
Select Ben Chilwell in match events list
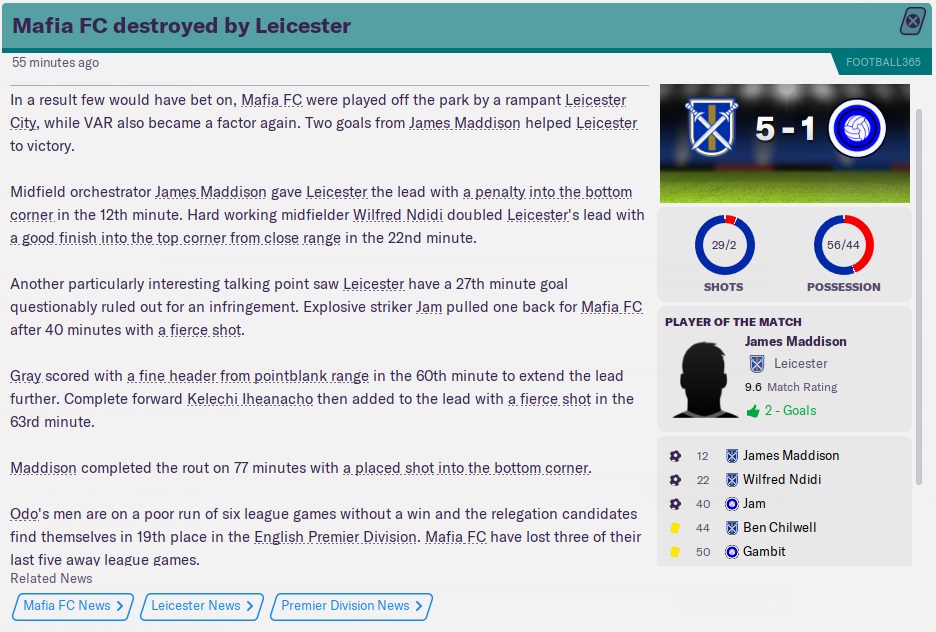(x=779, y=527)
